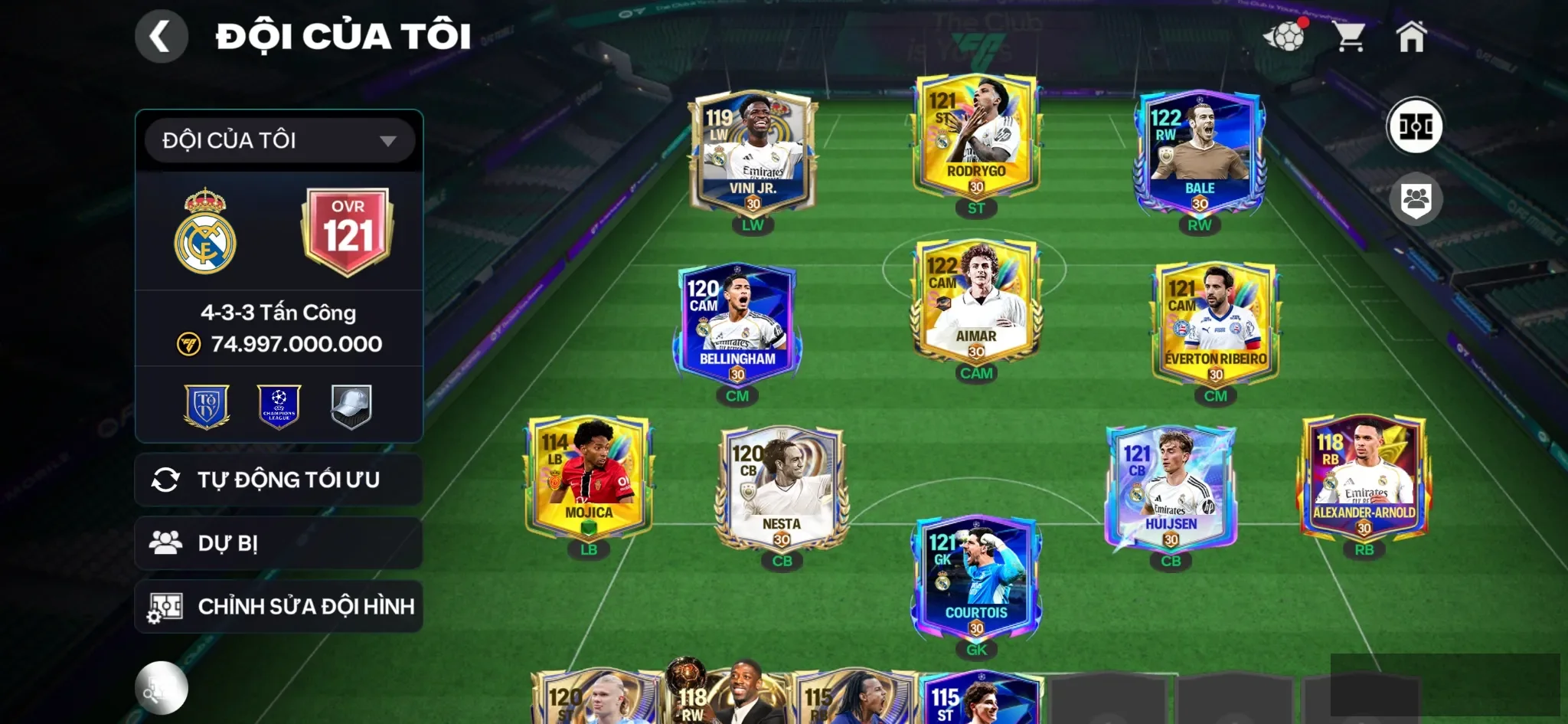Open the soccer ball notification icon
This screenshot has height=724, width=1568.
(x=1285, y=35)
